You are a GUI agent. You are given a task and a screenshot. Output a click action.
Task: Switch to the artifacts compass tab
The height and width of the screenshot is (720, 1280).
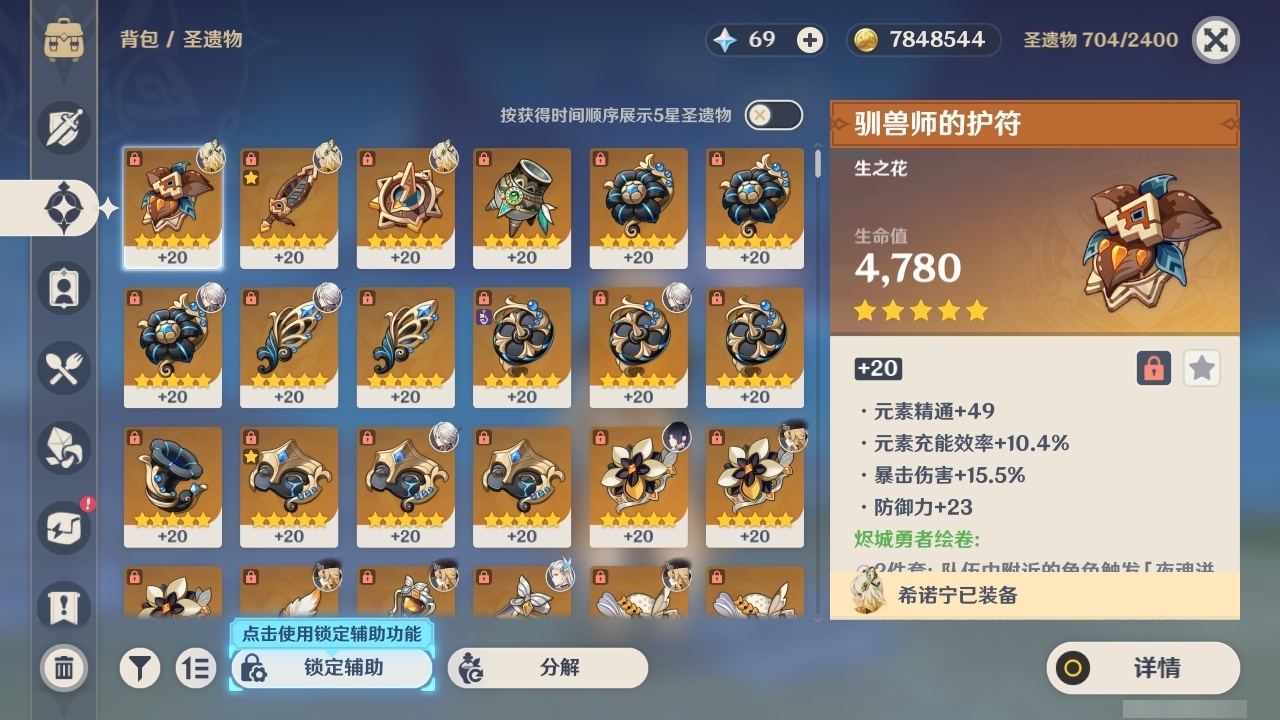coord(63,208)
